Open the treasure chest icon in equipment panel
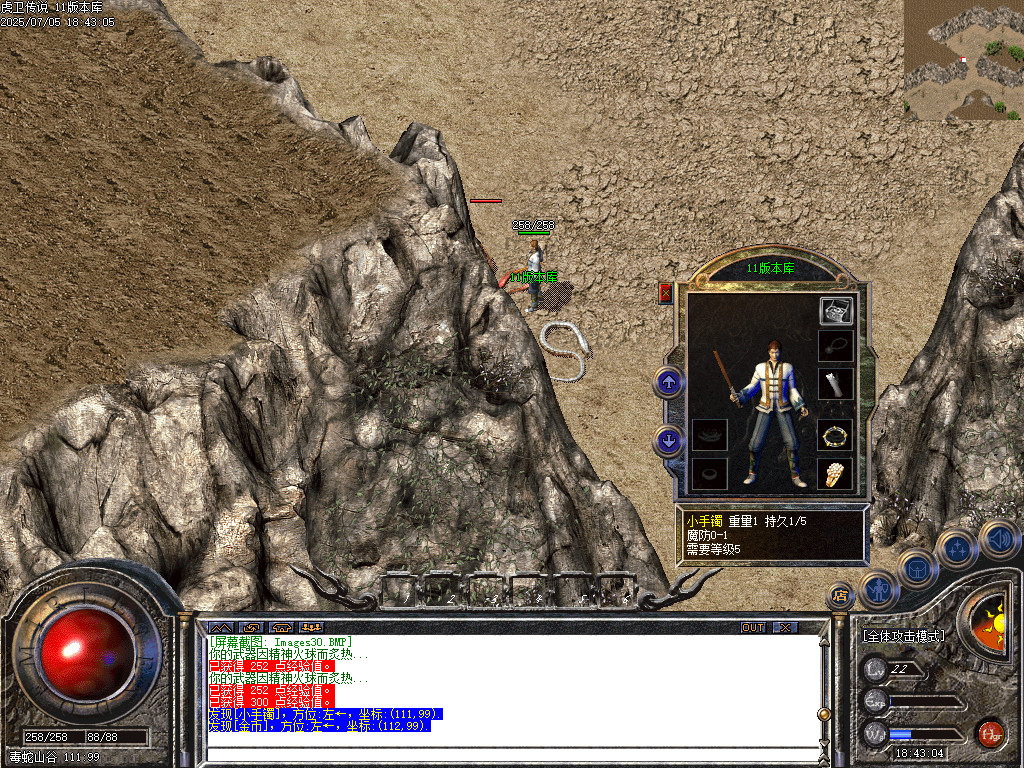This screenshot has height=768, width=1024. coord(835,311)
